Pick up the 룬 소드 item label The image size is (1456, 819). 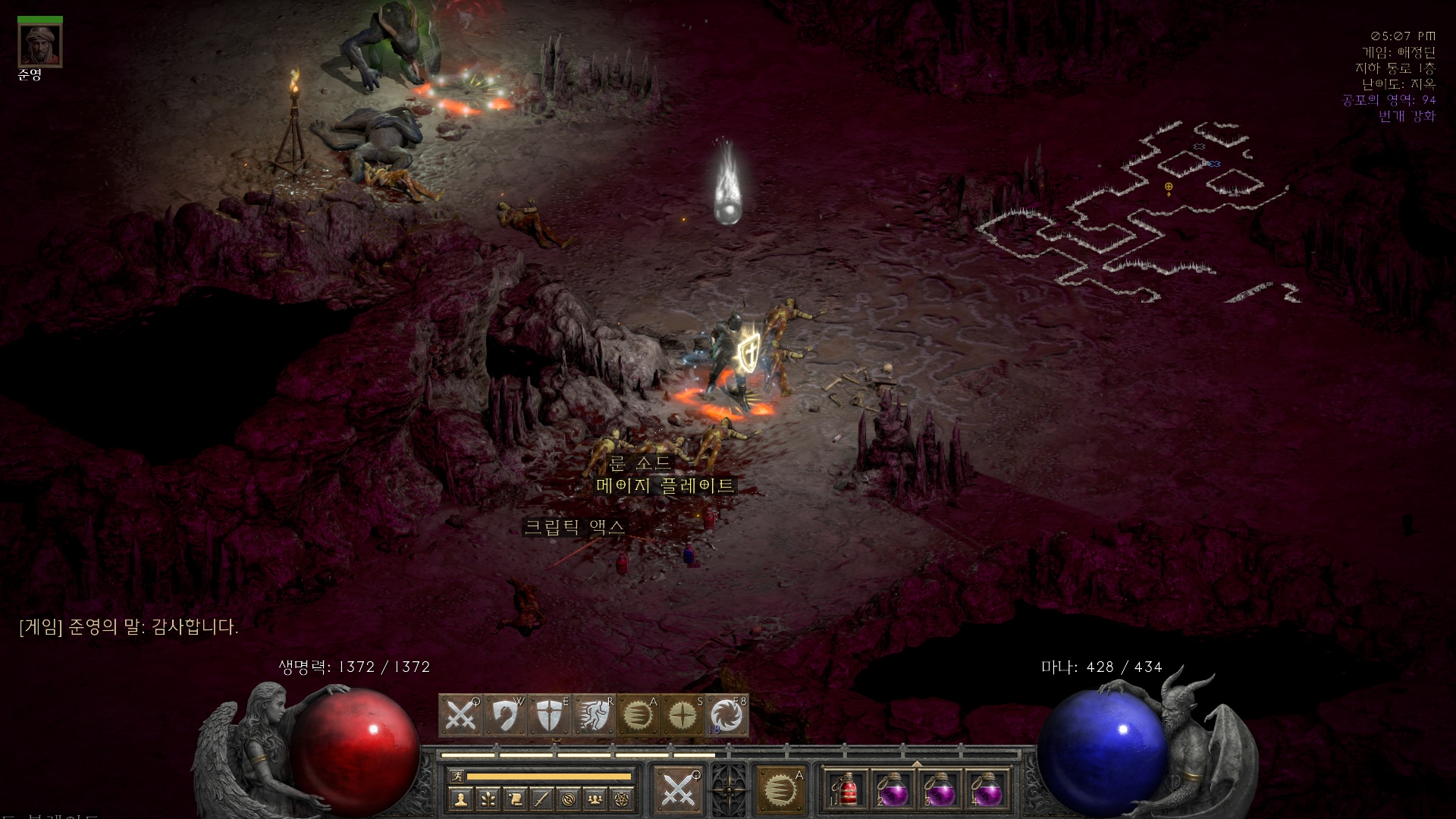click(641, 463)
